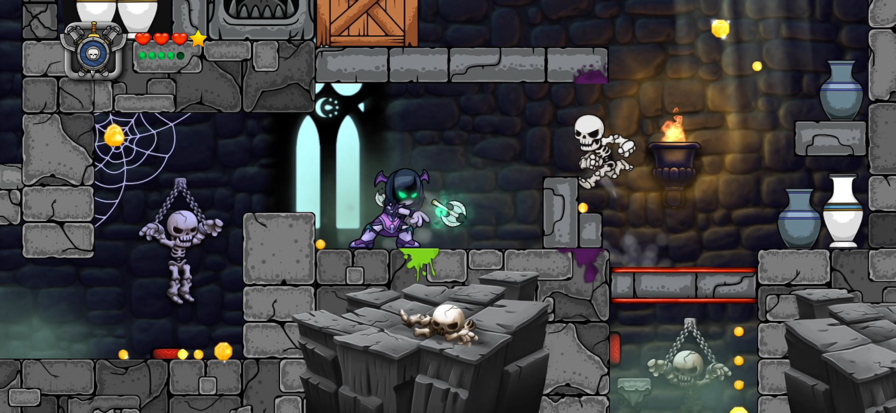Viewport: 896px width, 413px height.
Task: Click the skull shield emblem icon
Action: click(x=94, y=50)
